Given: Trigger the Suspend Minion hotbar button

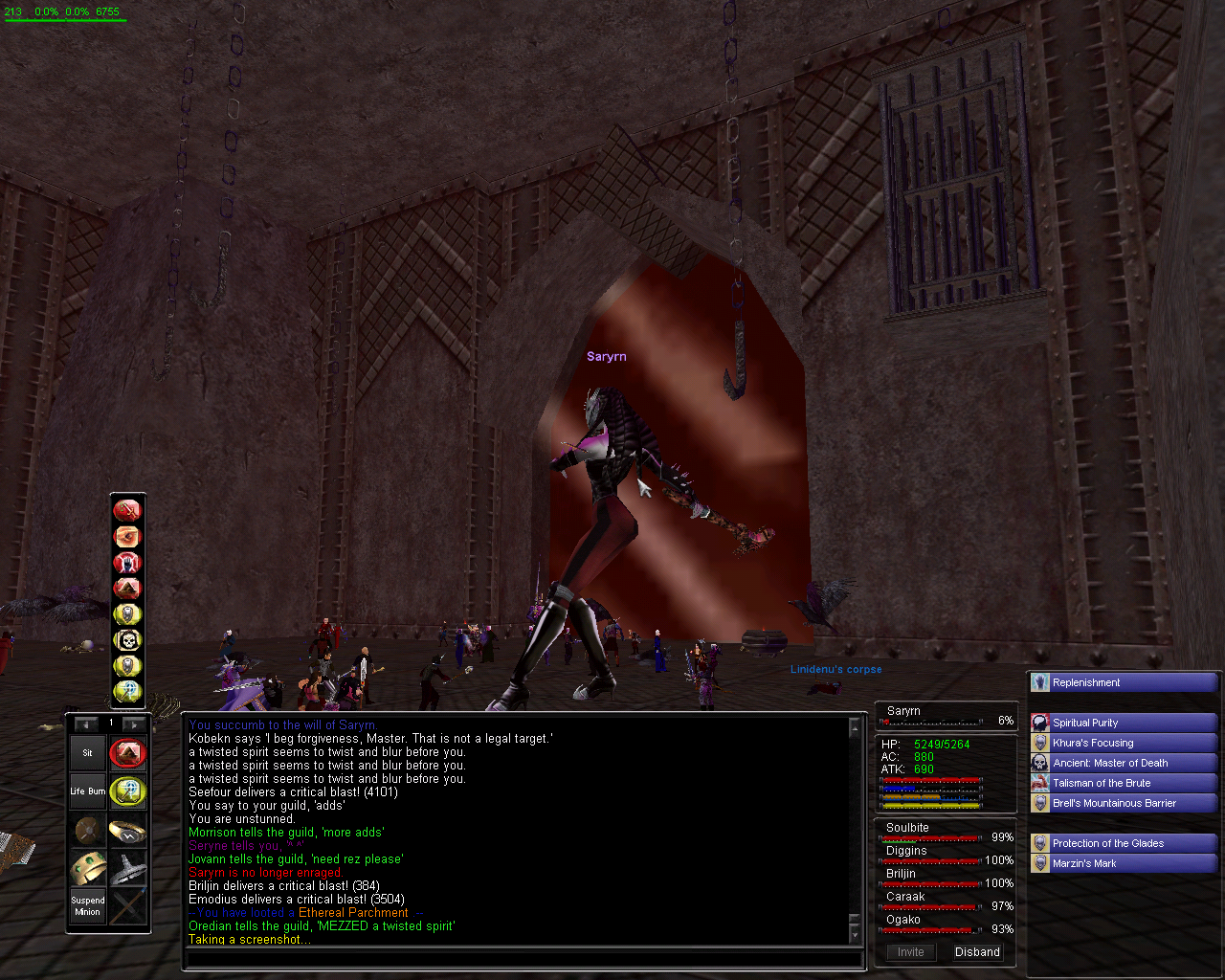Looking at the screenshot, I should tap(87, 906).
